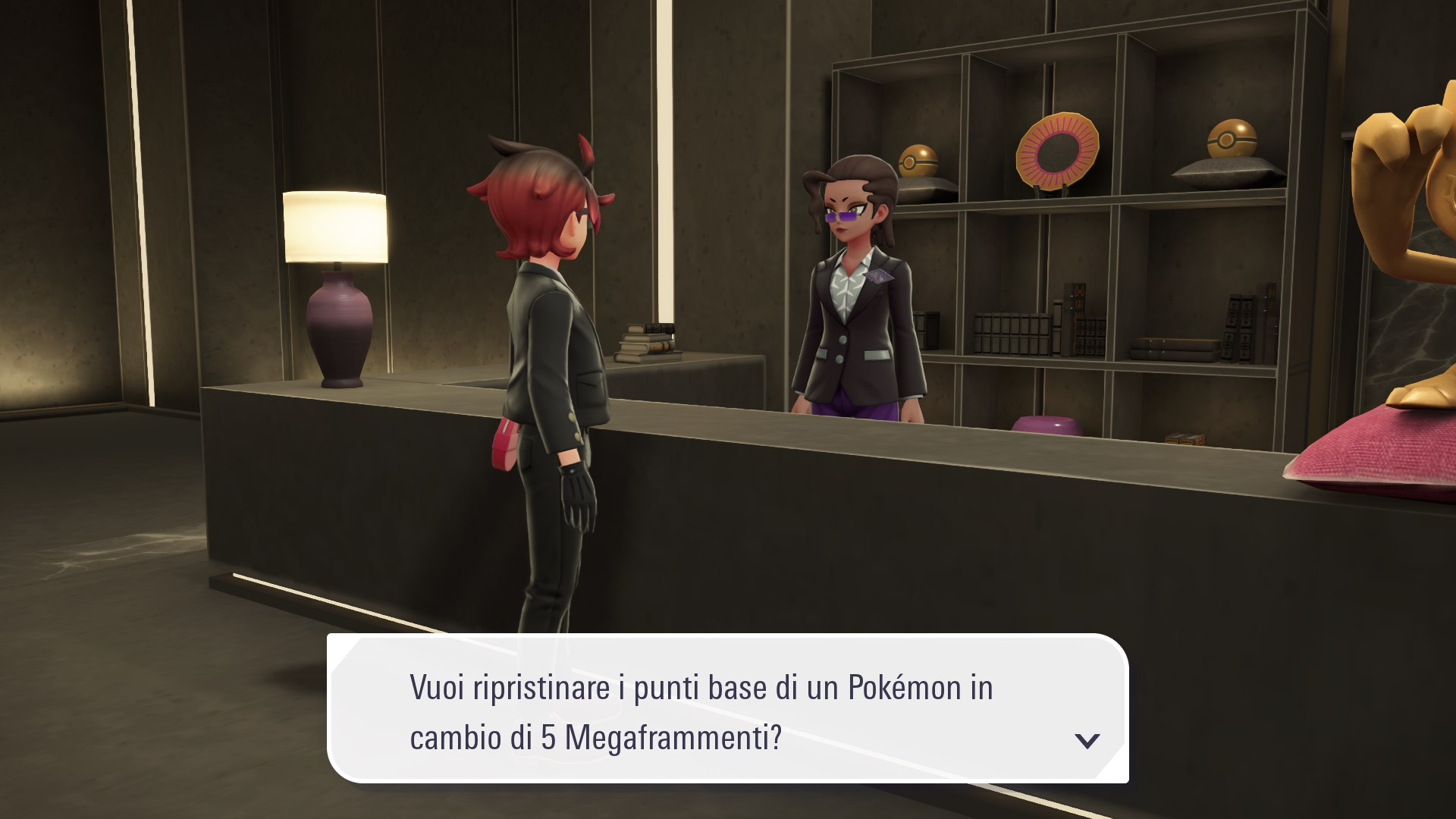Advance dialogue with the down arrow indicator

[x=1087, y=740]
